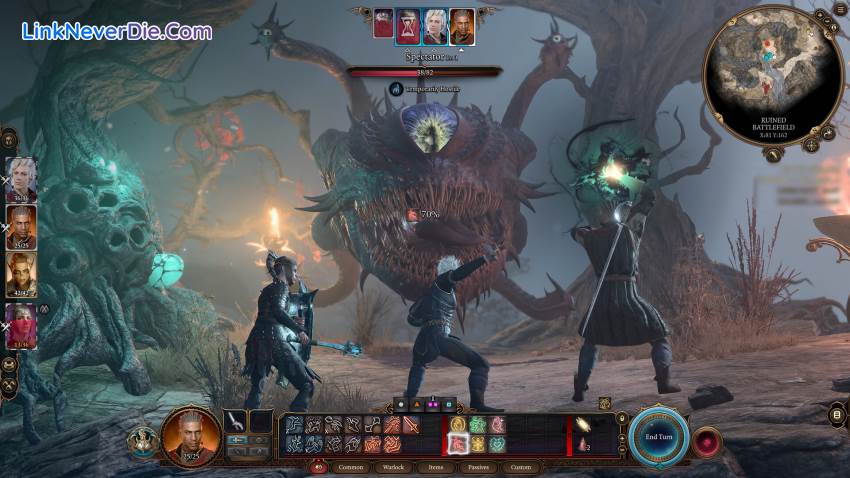Image resolution: width=850 pixels, height=478 pixels.
Task: End the current turn
Action: tap(658, 436)
